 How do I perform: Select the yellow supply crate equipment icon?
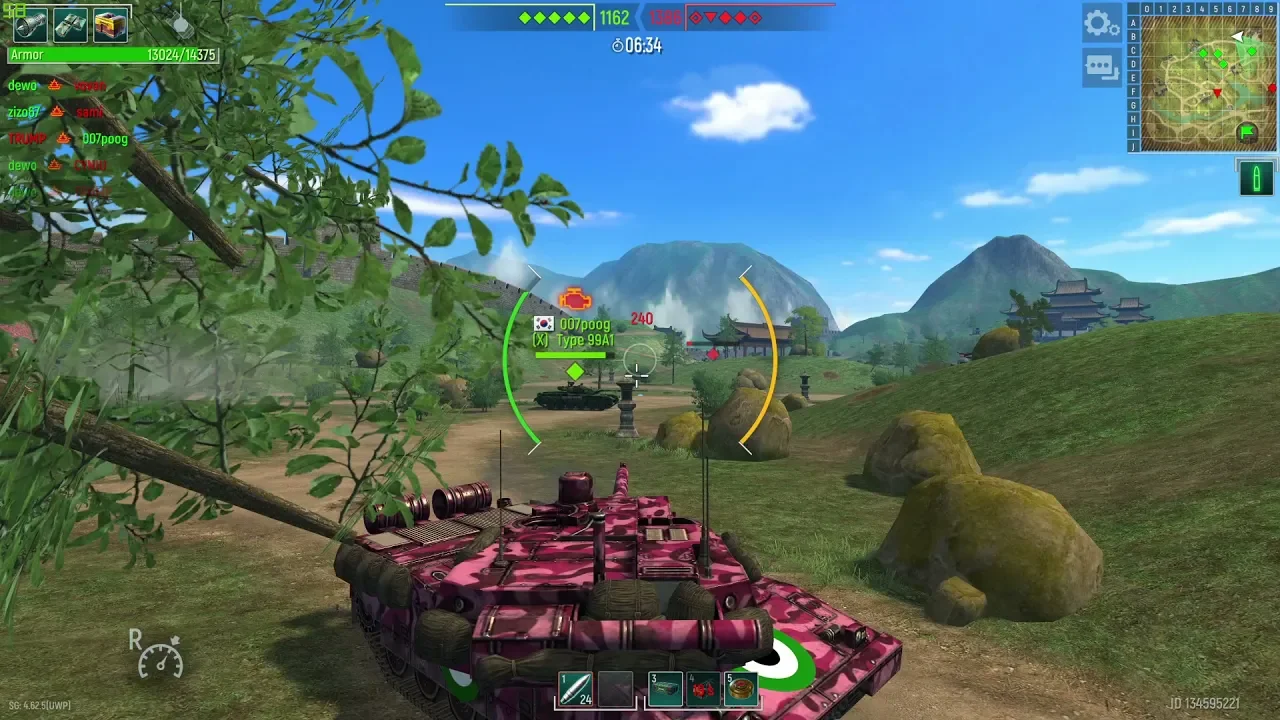pos(110,25)
